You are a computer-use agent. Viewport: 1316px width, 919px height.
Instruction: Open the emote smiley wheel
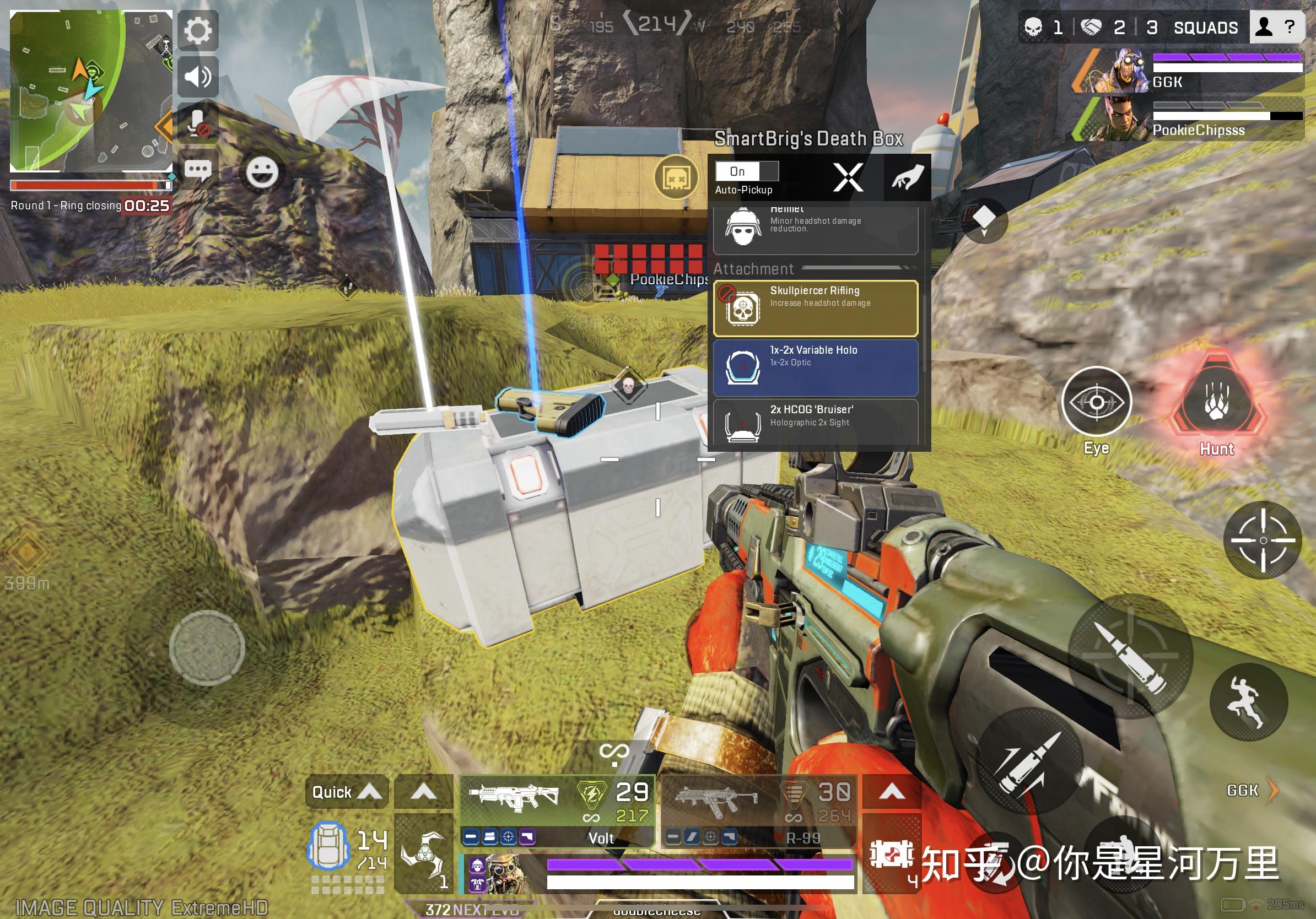click(x=262, y=172)
